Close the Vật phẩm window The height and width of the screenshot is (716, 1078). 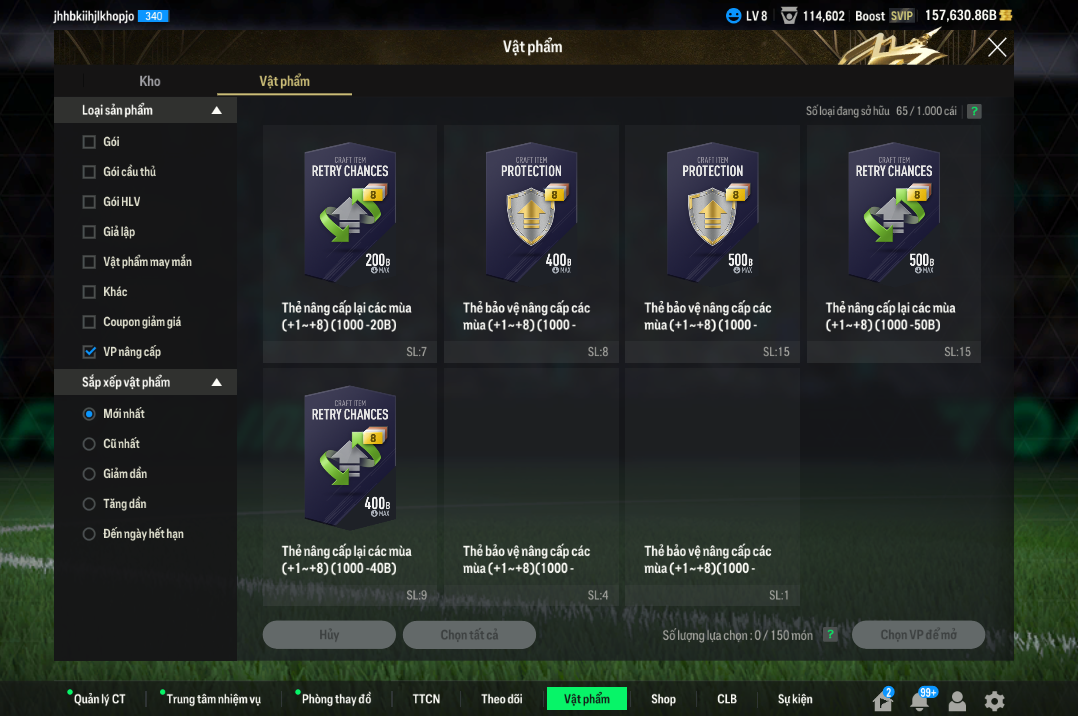tap(996, 47)
